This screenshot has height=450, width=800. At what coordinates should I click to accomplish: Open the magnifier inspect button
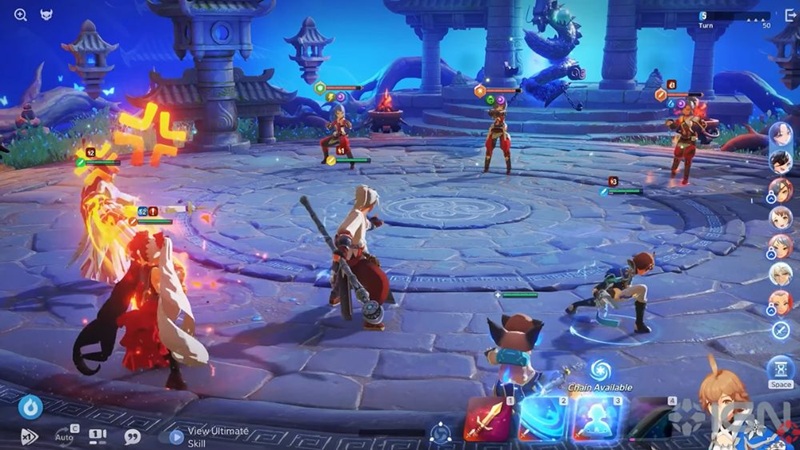[x=20, y=15]
